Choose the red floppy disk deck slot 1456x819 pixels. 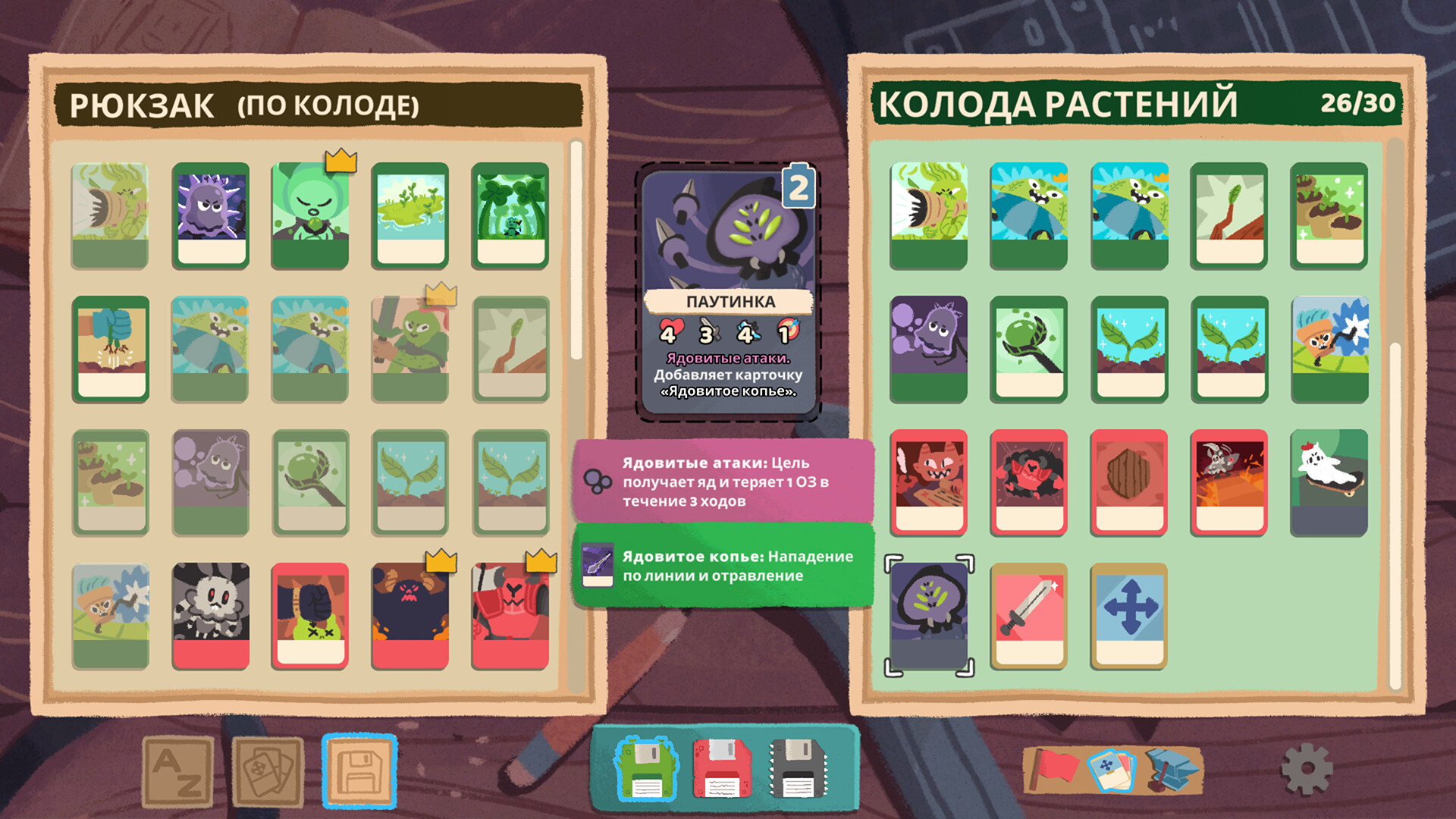pyautogui.click(x=721, y=769)
